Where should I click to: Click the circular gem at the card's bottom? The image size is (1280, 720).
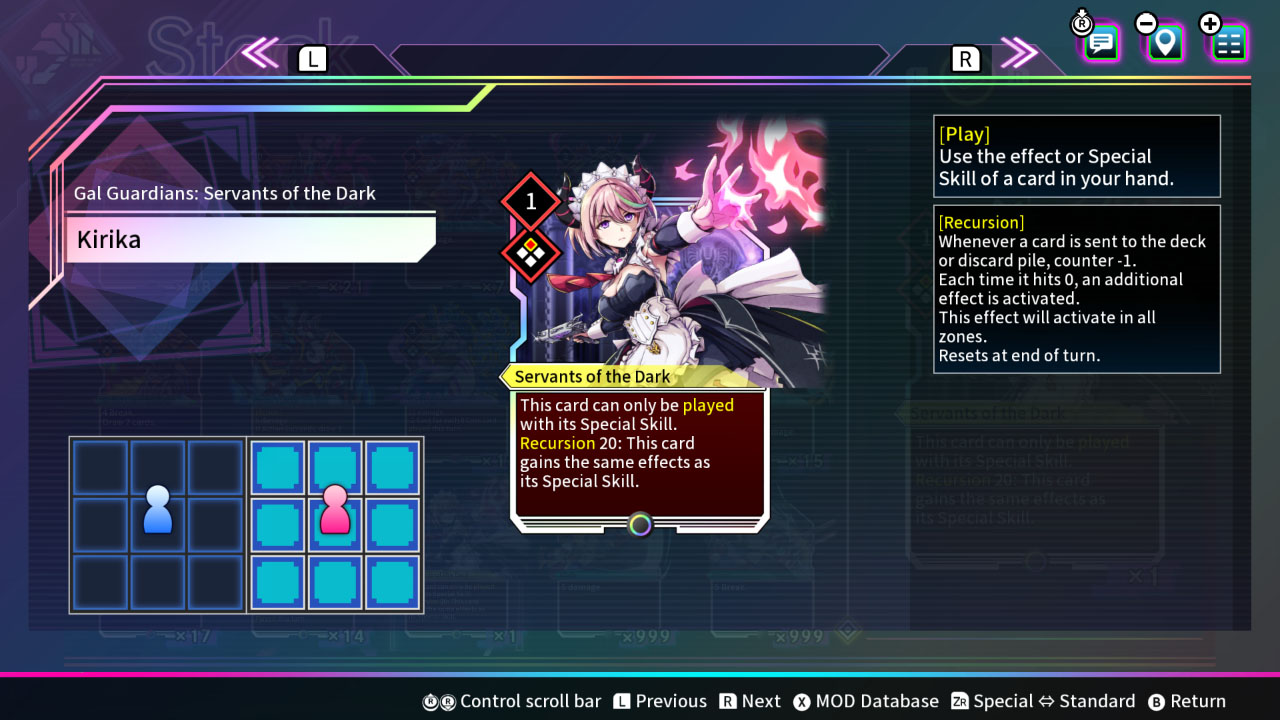coord(639,524)
